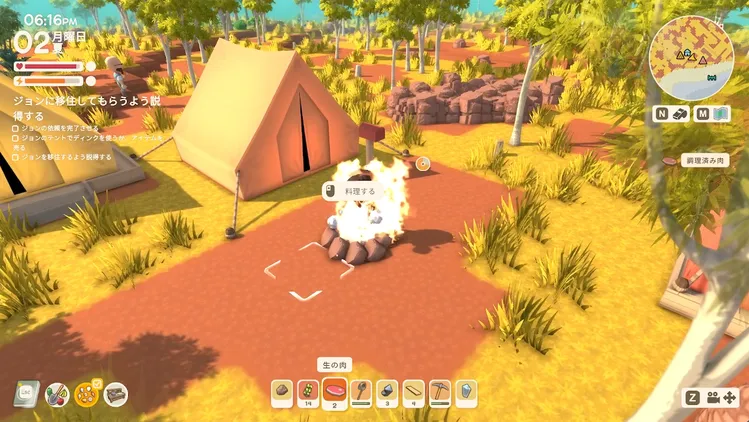Pick the wooden plank hotbar slot
The width and height of the screenshot is (749, 422).
(413, 391)
